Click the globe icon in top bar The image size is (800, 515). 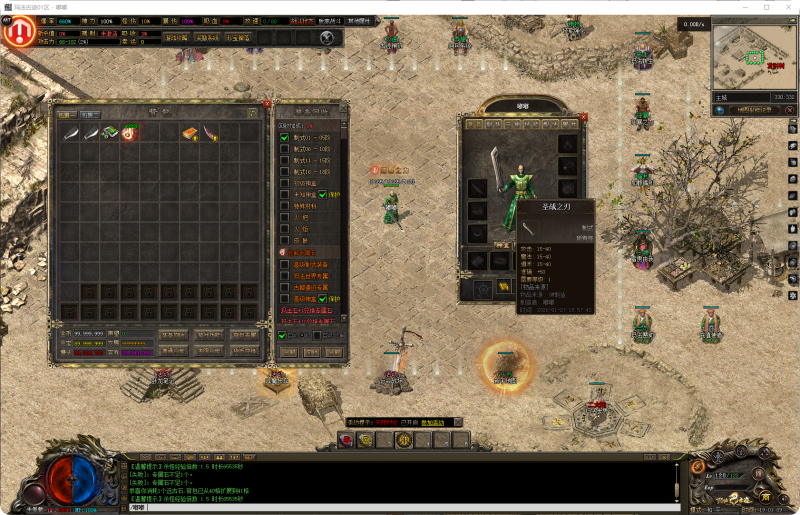click(x=327, y=37)
